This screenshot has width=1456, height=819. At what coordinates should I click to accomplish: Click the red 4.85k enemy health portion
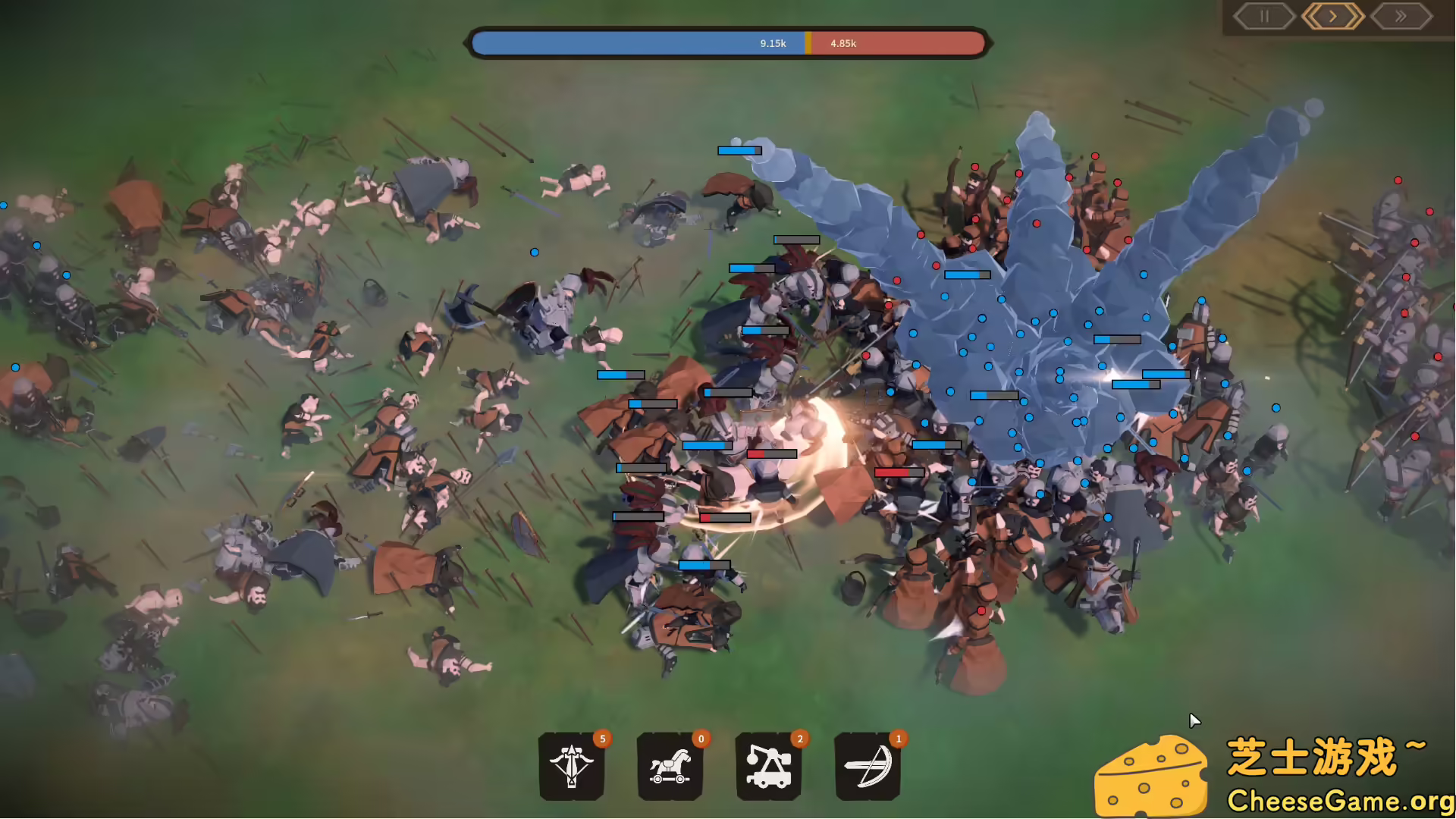(x=895, y=43)
